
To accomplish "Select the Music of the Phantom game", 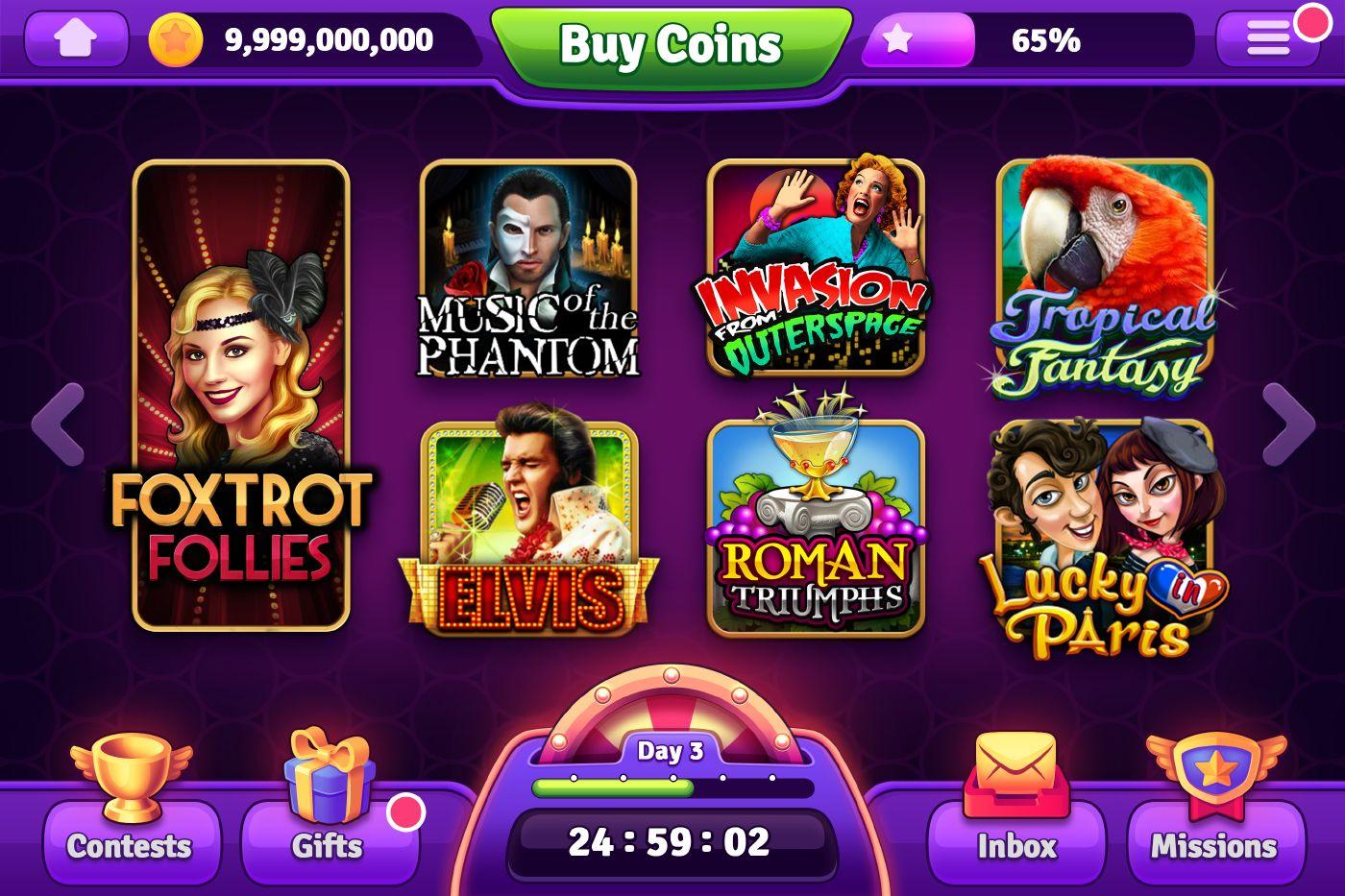I will tap(528, 268).
